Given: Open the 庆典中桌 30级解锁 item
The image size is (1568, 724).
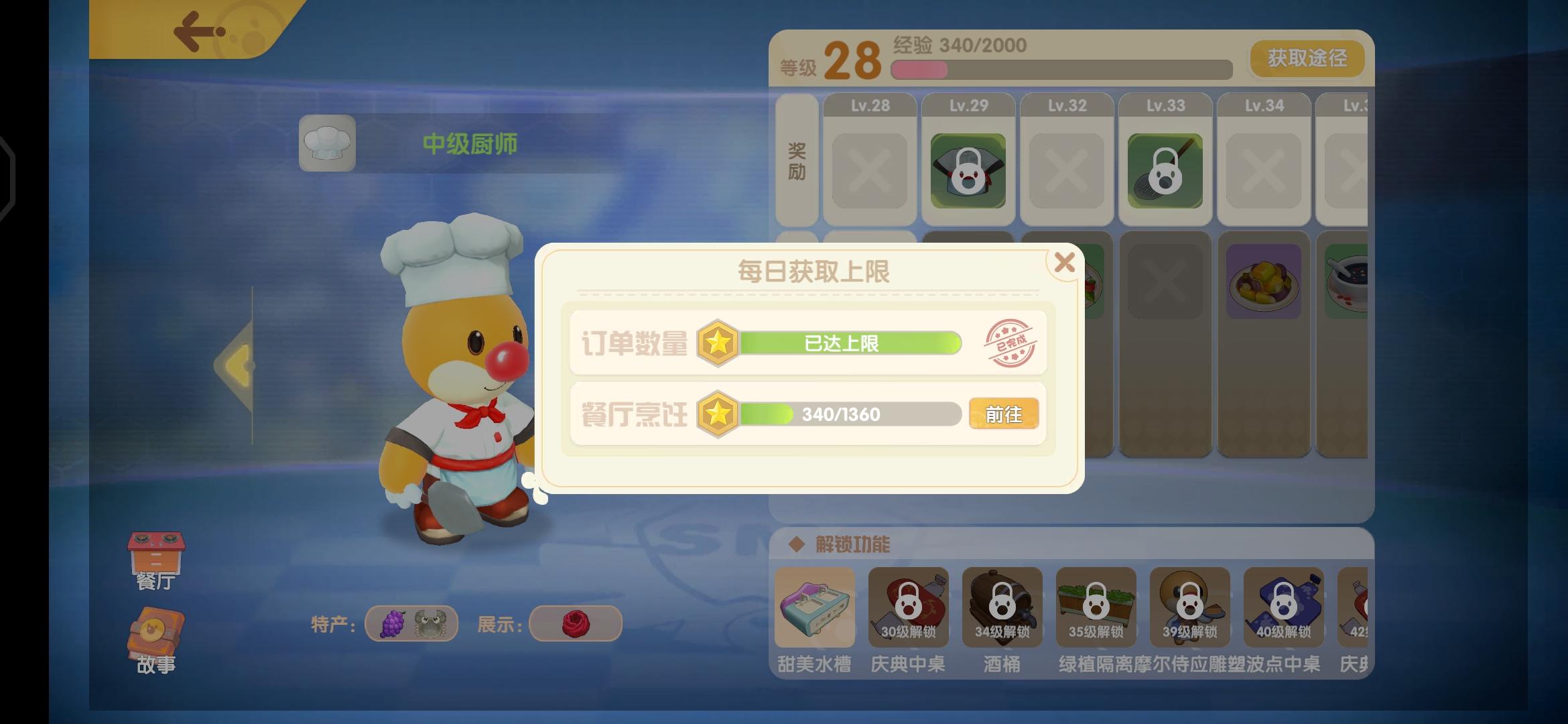Looking at the screenshot, I should (908, 608).
